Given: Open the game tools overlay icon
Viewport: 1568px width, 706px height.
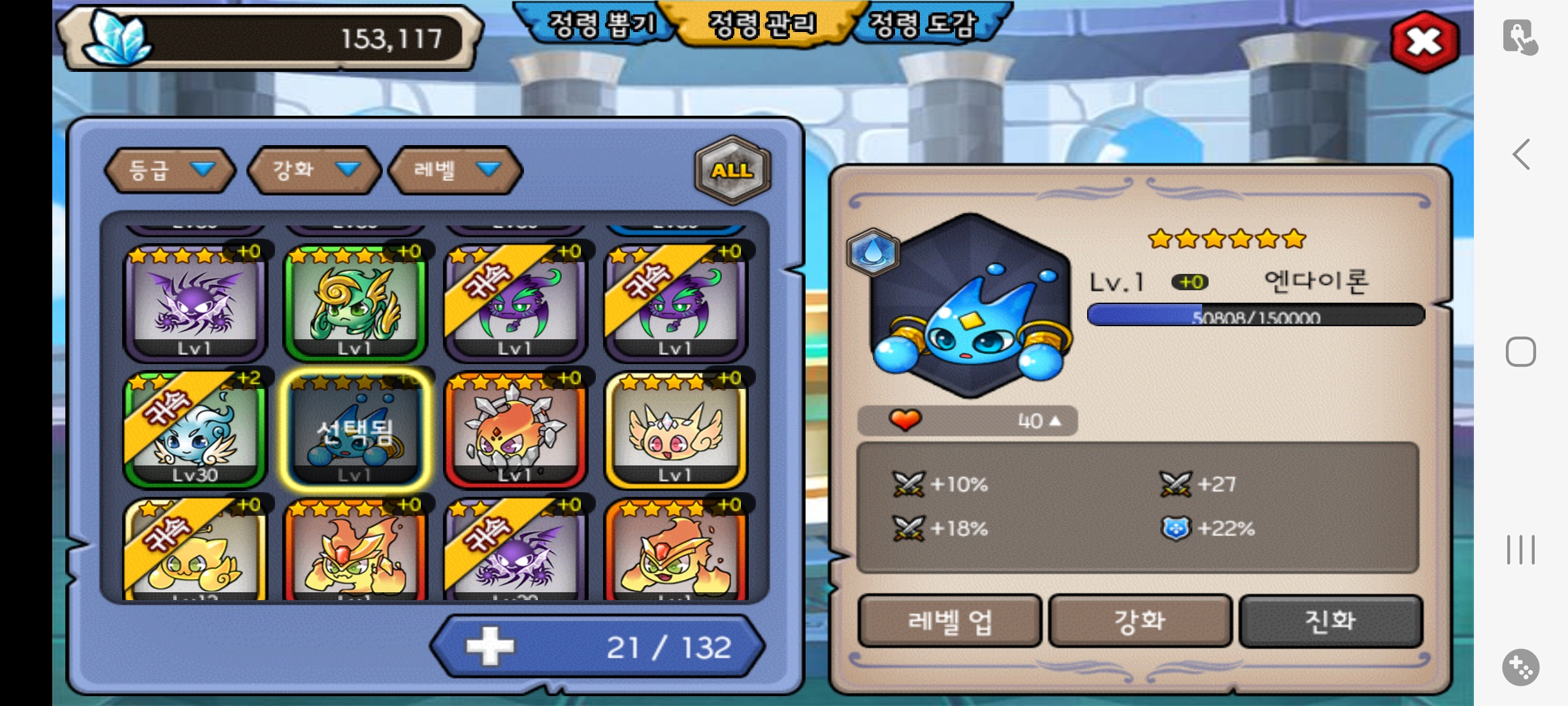Looking at the screenshot, I should click(1520, 667).
